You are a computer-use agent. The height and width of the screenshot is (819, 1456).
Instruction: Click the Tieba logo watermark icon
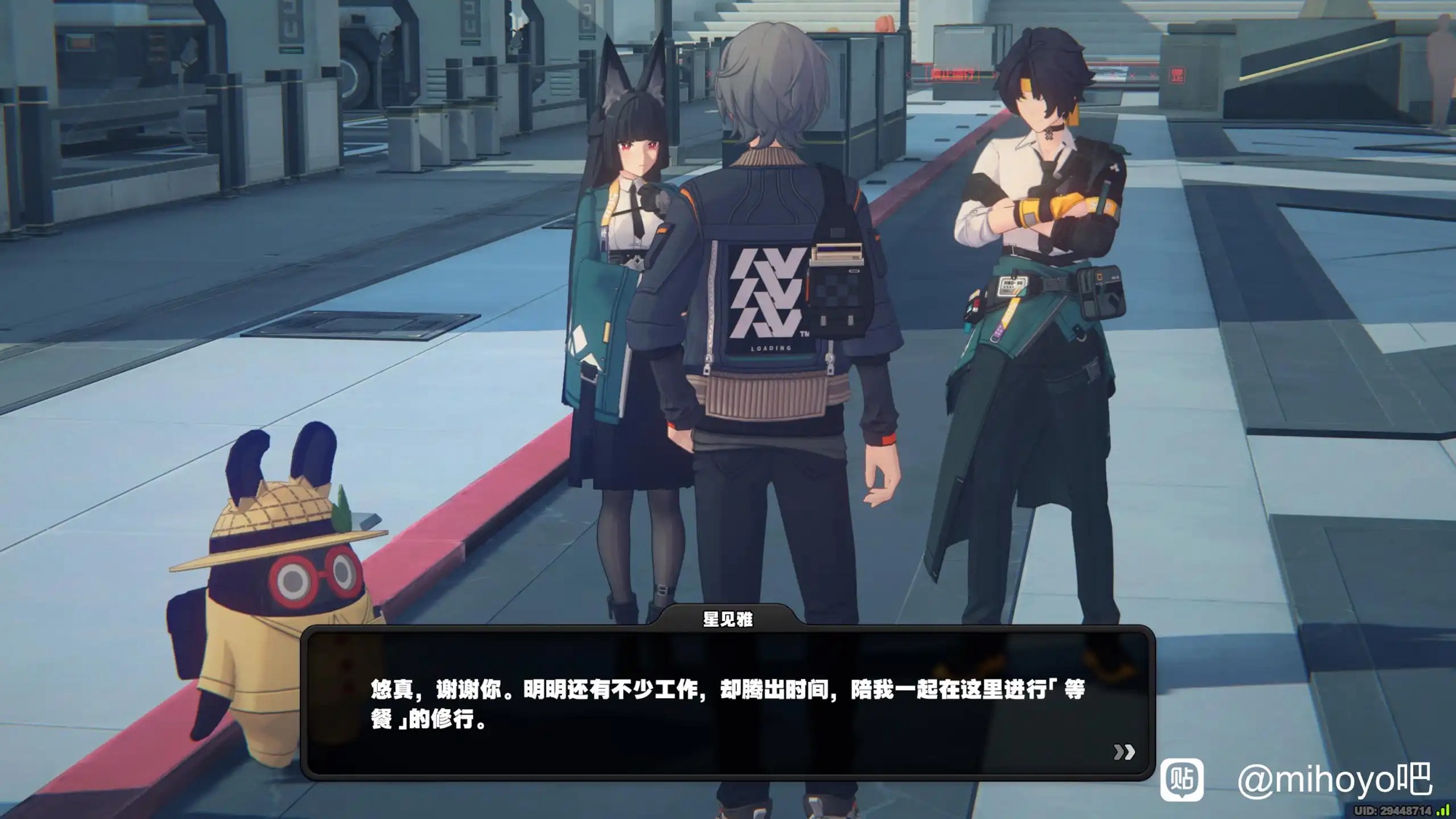(x=1182, y=779)
